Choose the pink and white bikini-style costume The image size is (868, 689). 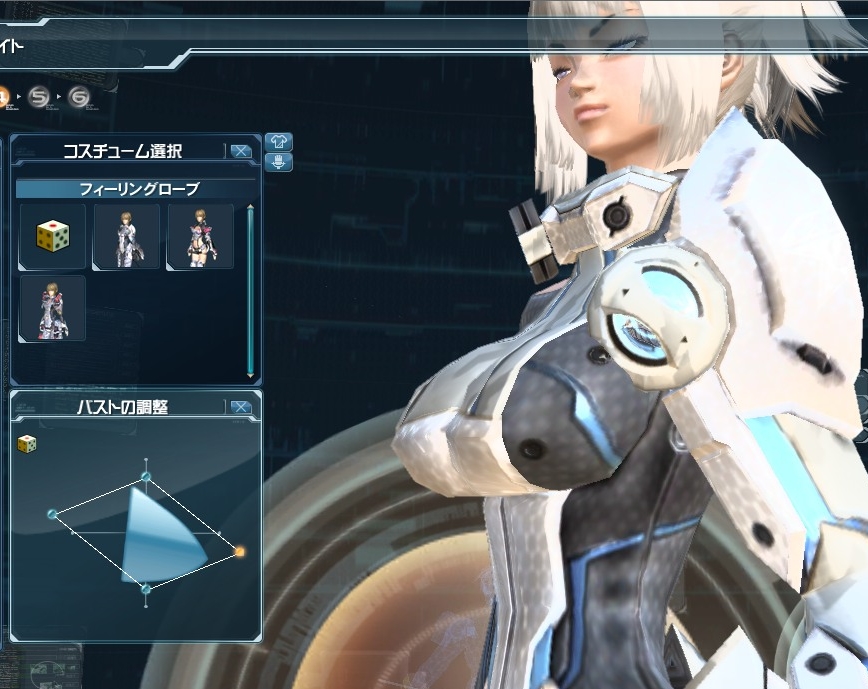coord(200,236)
